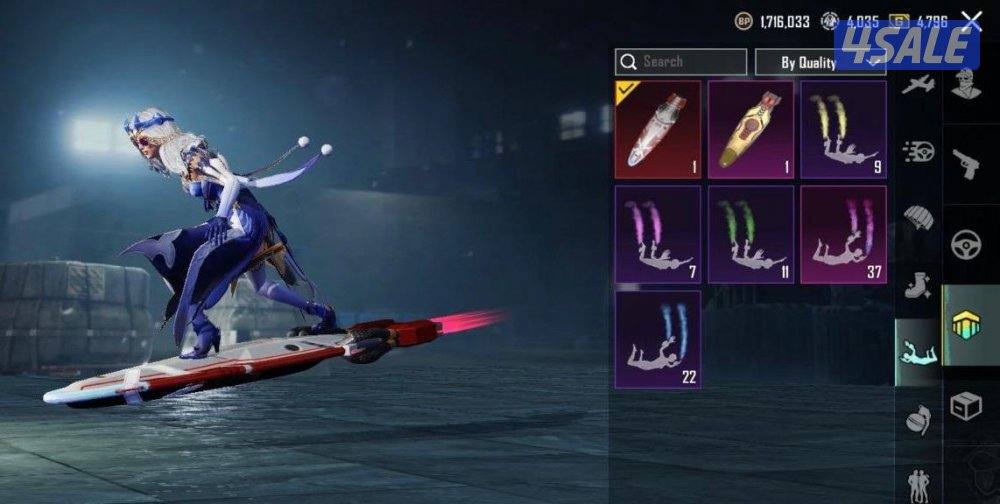
Task: Open the parachute skins tab
Action: click(x=918, y=217)
